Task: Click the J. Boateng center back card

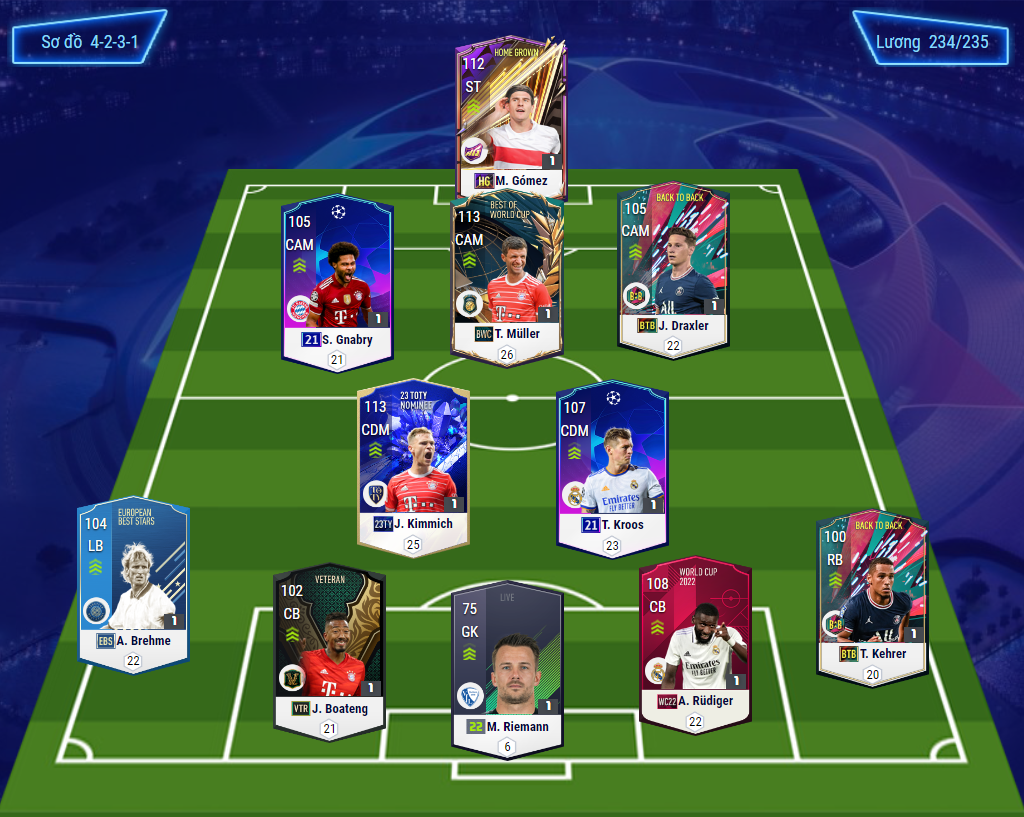Action: tap(329, 650)
